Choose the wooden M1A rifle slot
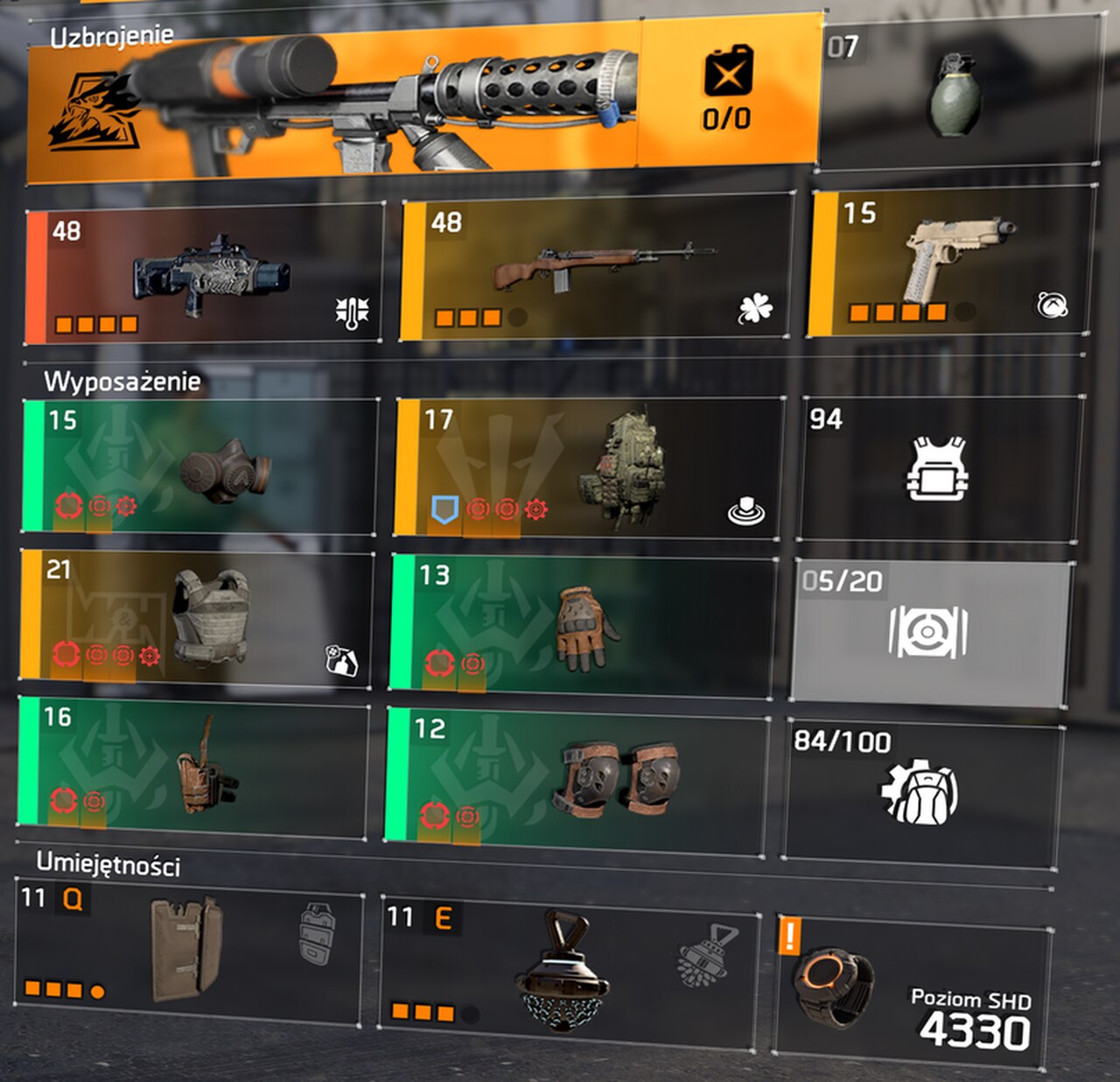This screenshot has width=1120, height=1082. (597, 269)
